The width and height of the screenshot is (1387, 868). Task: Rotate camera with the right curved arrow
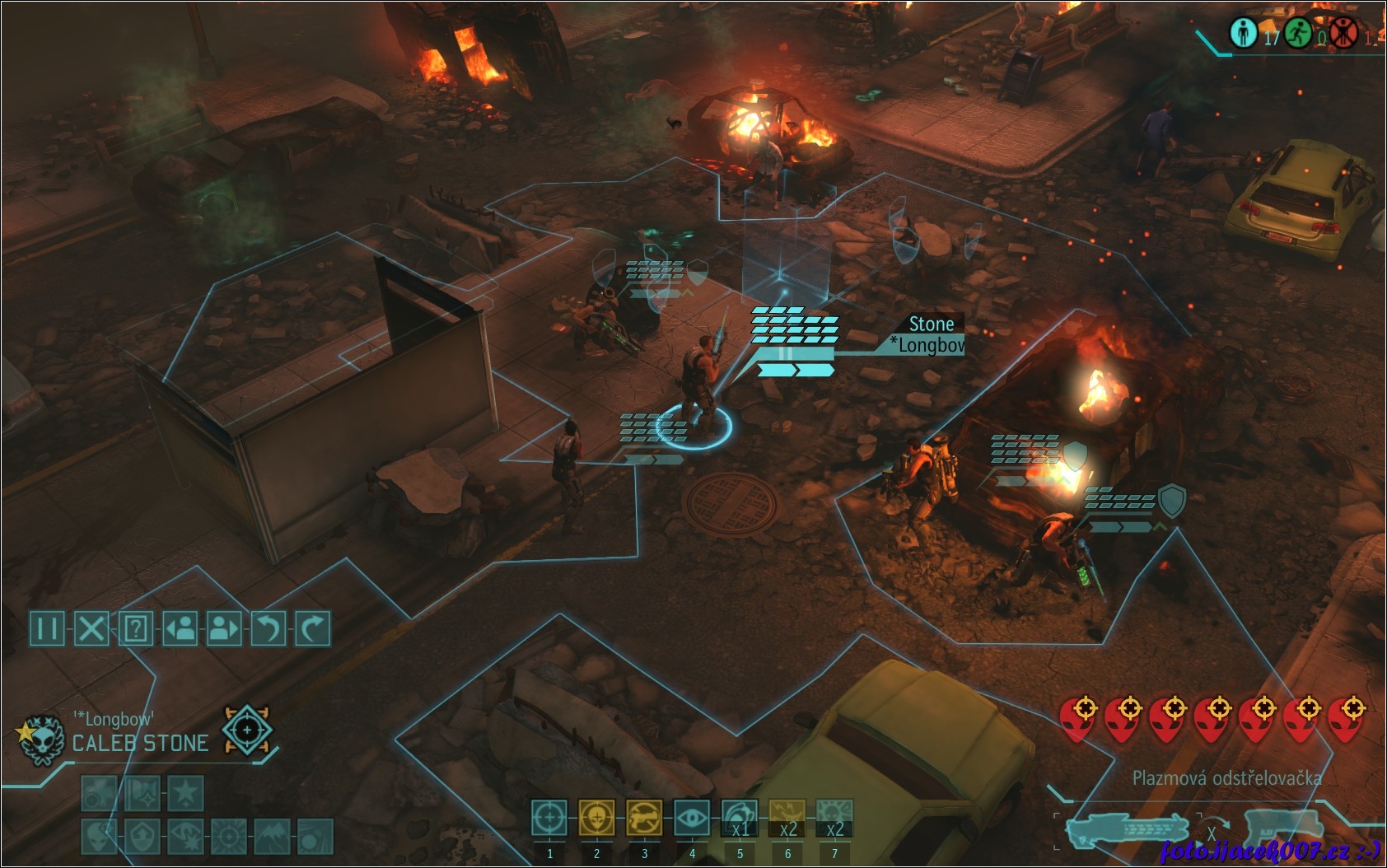click(x=312, y=628)
